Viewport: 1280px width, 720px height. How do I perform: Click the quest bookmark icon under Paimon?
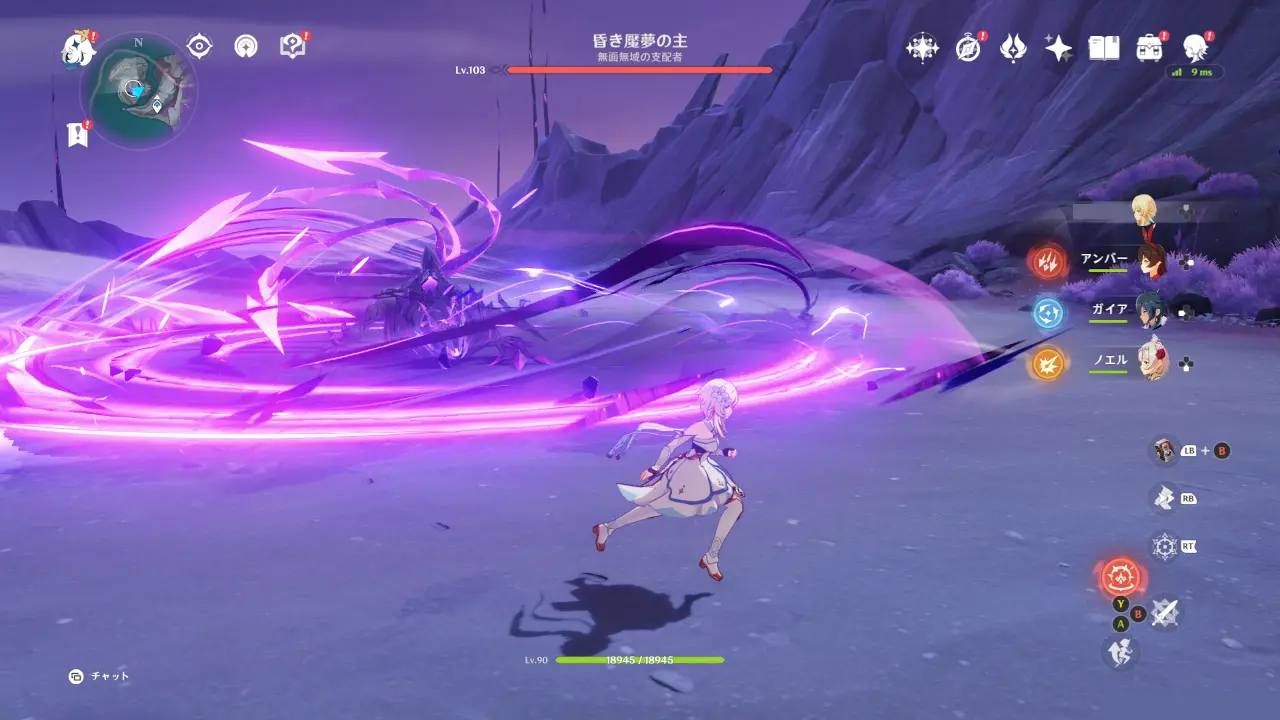[77, 134]
